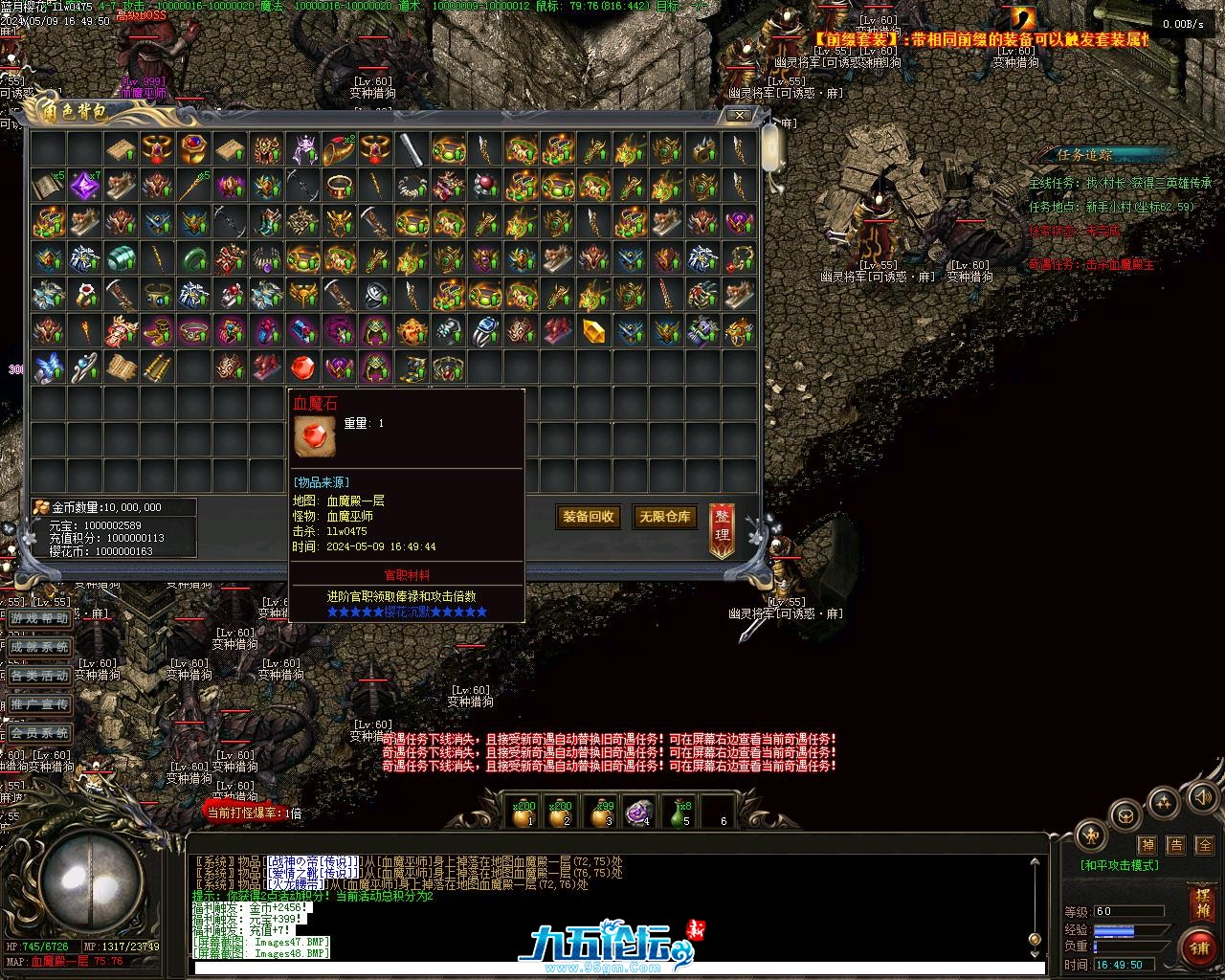Use the purple scroll in hotbar slot 4

pyautogui.click(x=639, y=813)
